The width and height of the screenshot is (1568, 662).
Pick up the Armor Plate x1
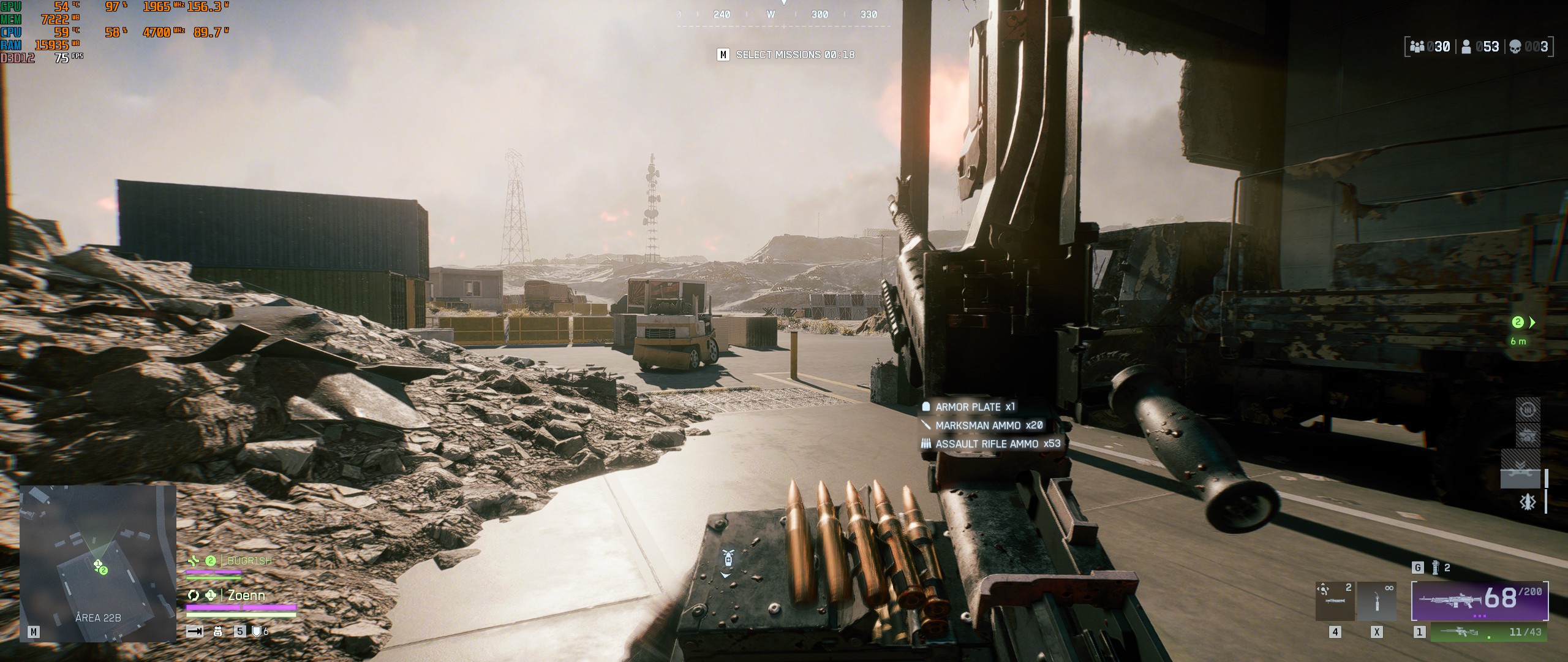click(974, 407)
